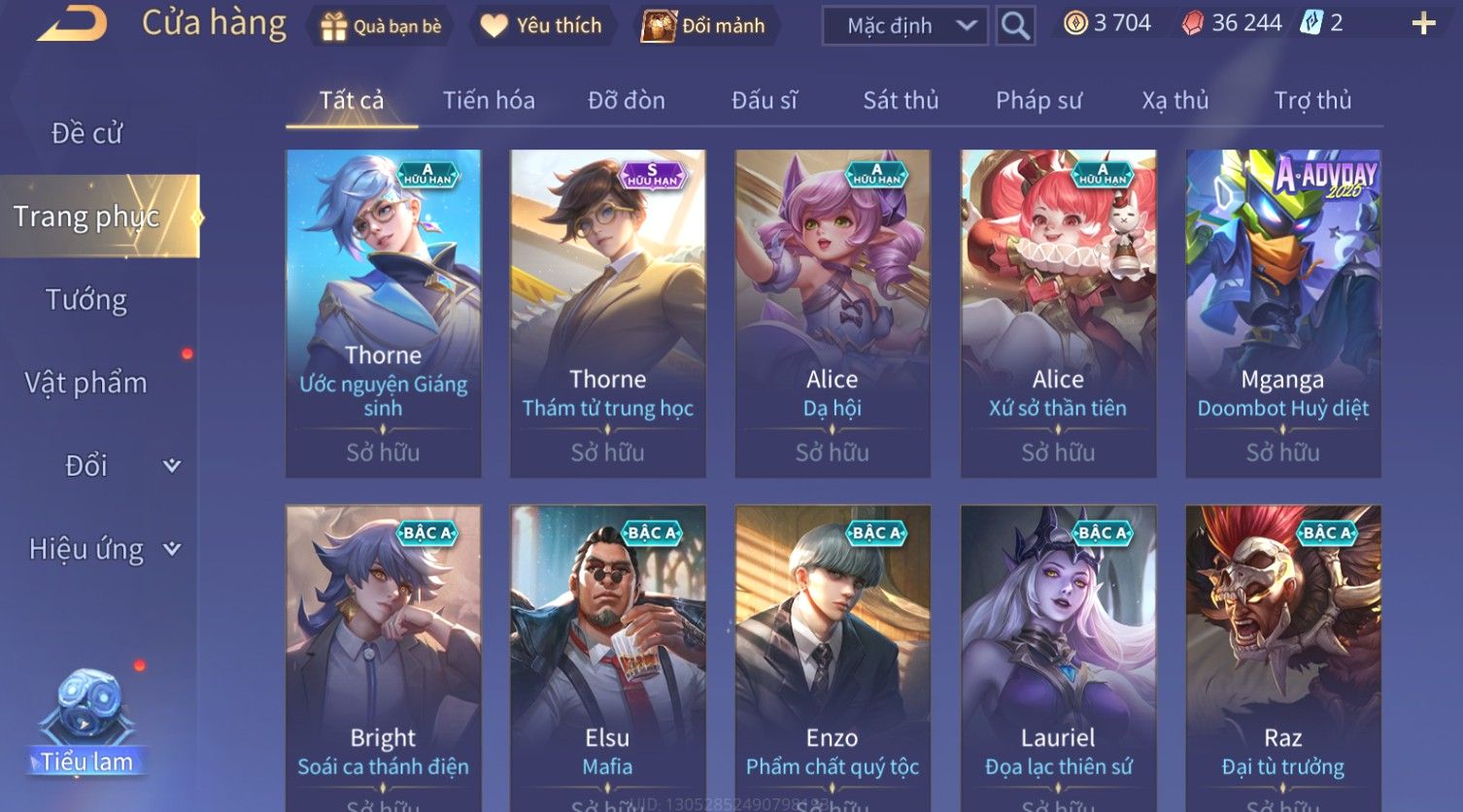
Task: Open Quà bạn bè gift menu
Action: [x=381, y=26]
